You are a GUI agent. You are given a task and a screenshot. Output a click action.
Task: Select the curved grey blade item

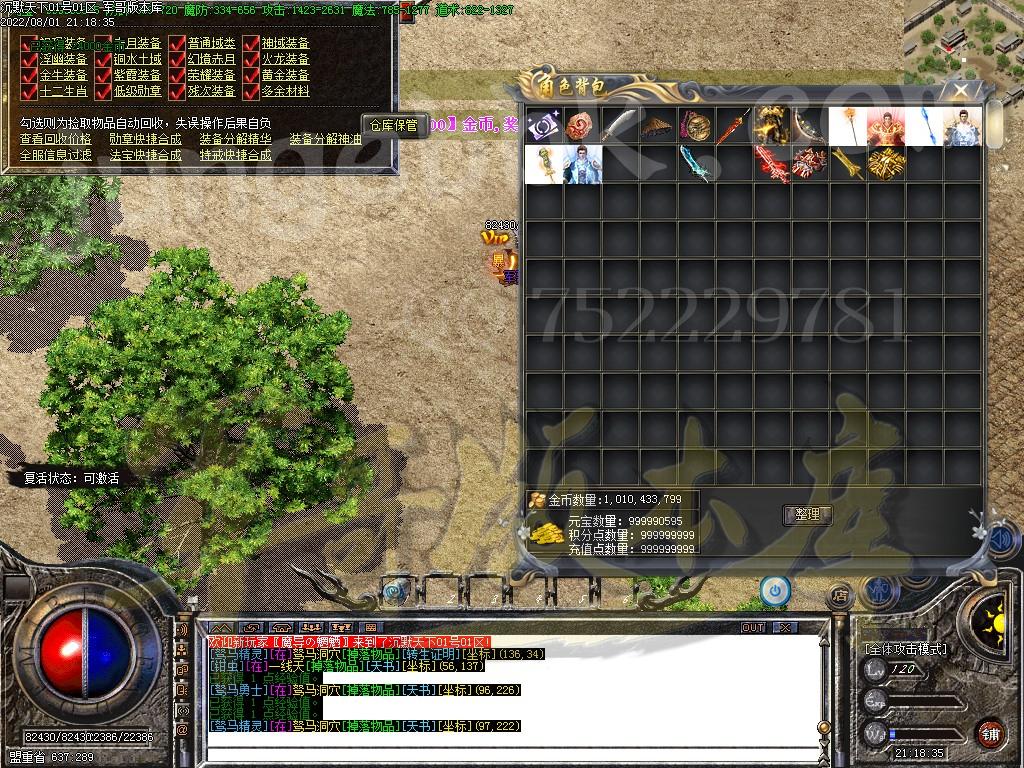(620, 127)
